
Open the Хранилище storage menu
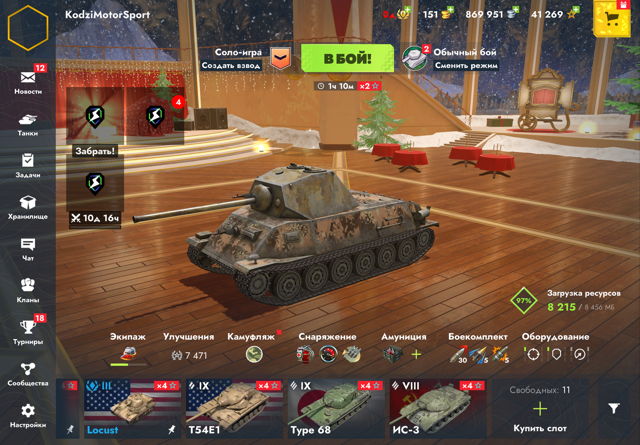[x=28, y=207]
